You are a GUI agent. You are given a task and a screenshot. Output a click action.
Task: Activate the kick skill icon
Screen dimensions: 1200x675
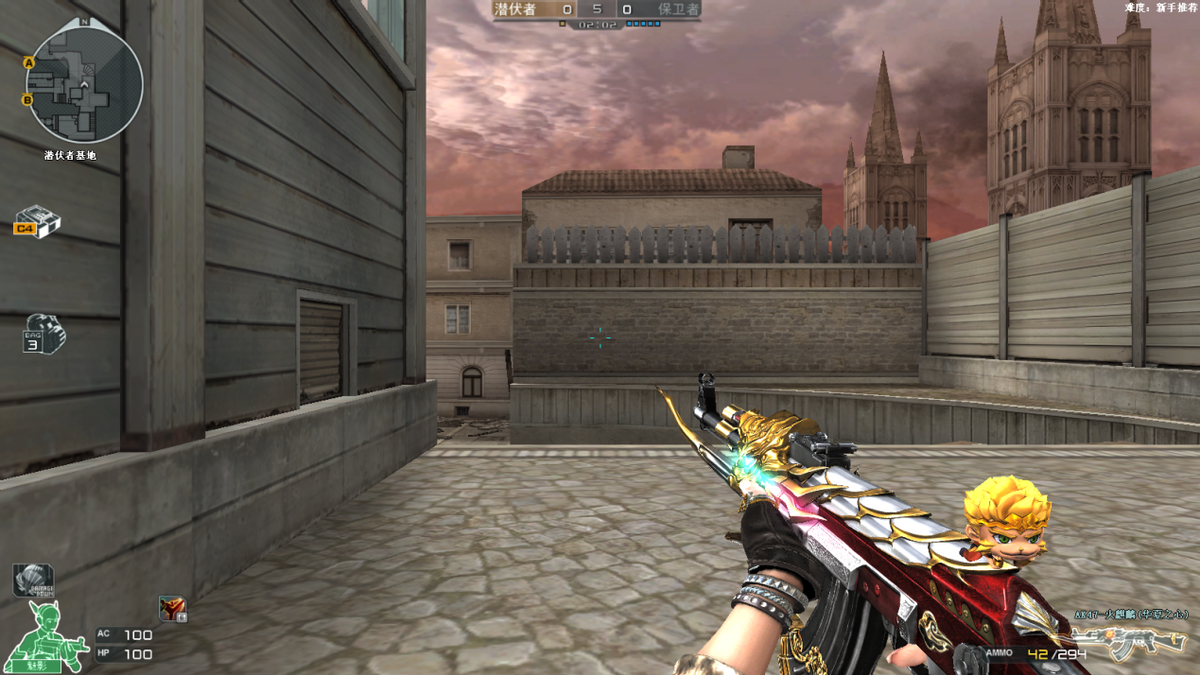[172, 608]
